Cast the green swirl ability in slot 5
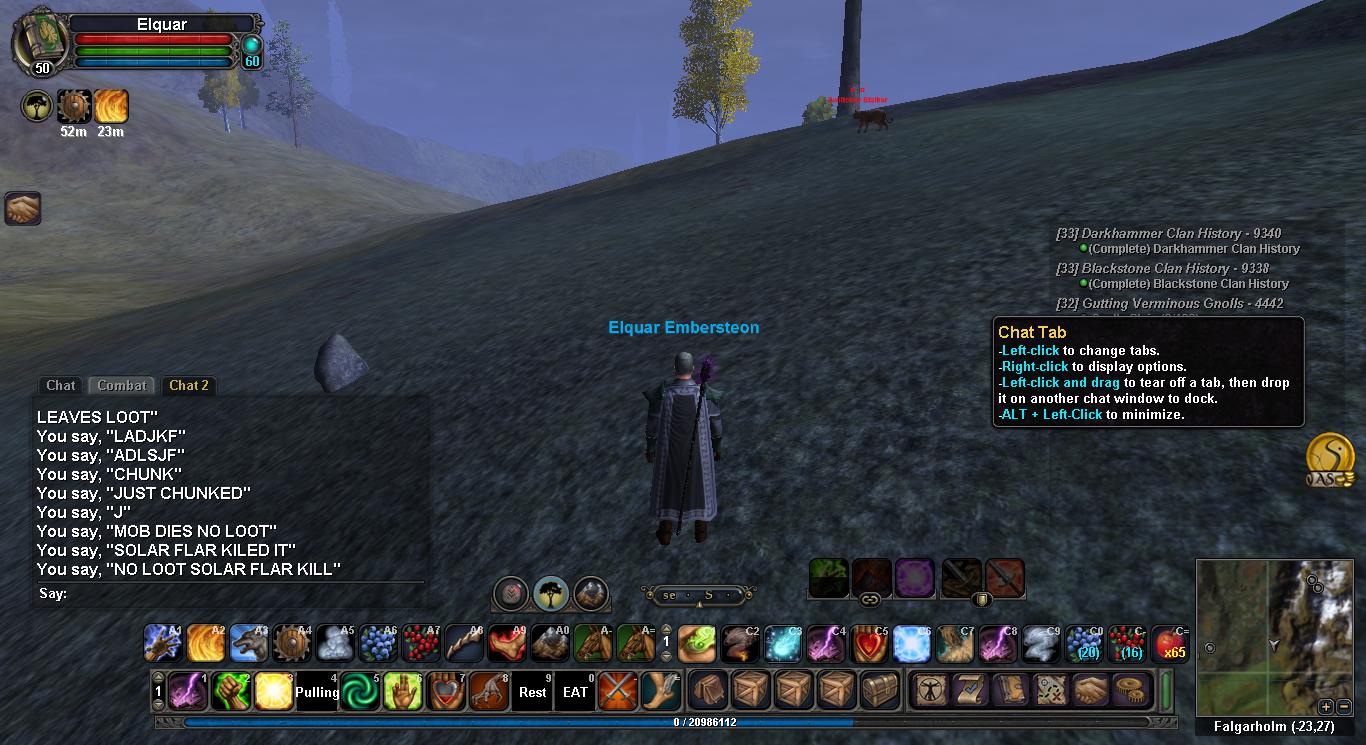 click(x=360, y=692)
